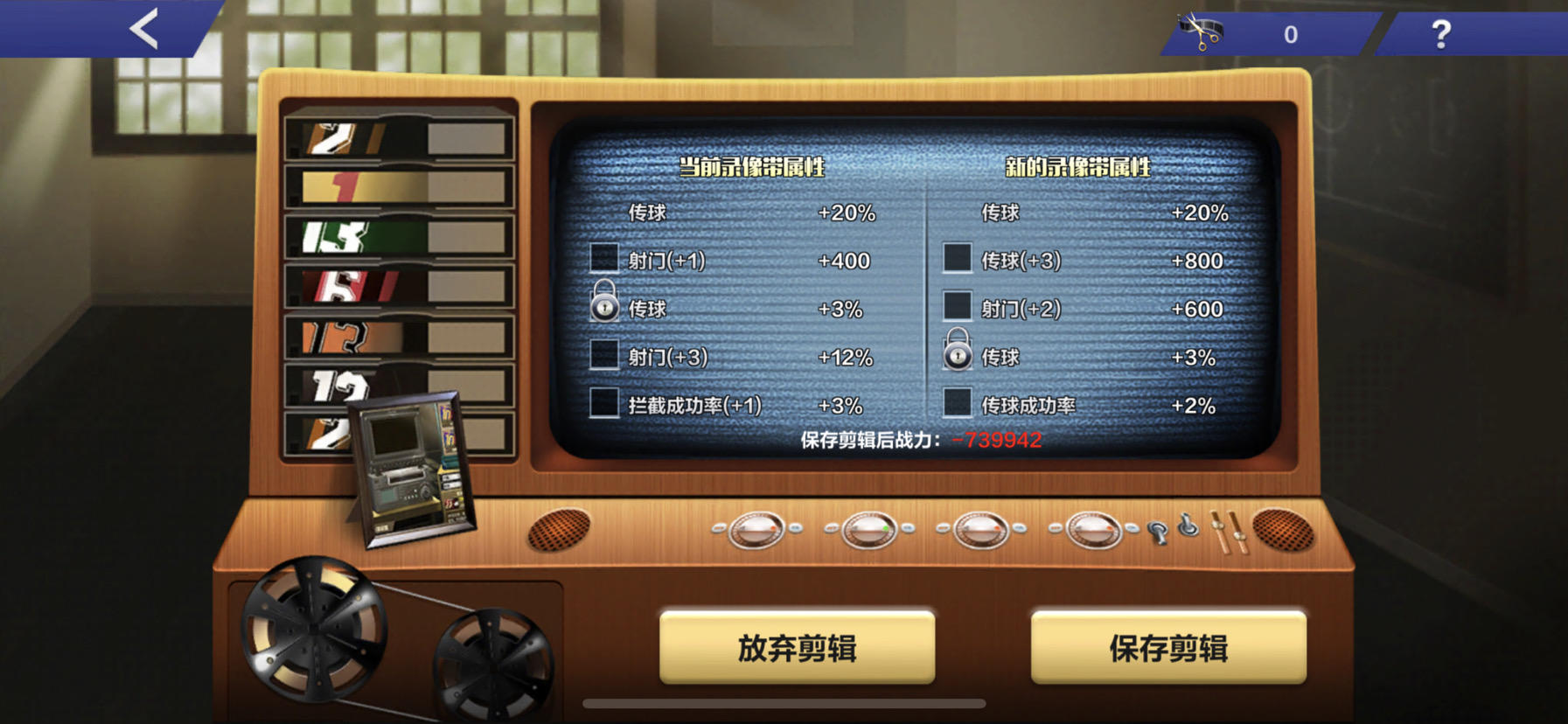Flip the toggle switch on the control panel

pos(1185,525)
